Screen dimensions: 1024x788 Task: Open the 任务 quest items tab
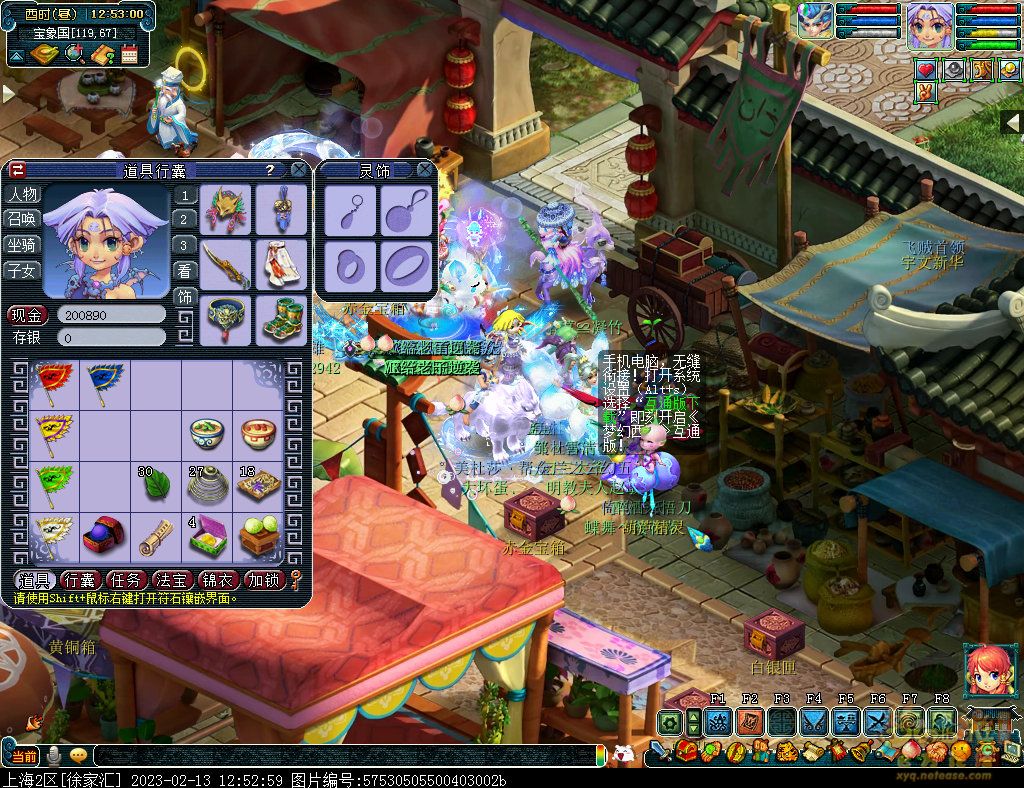[126, 580]
